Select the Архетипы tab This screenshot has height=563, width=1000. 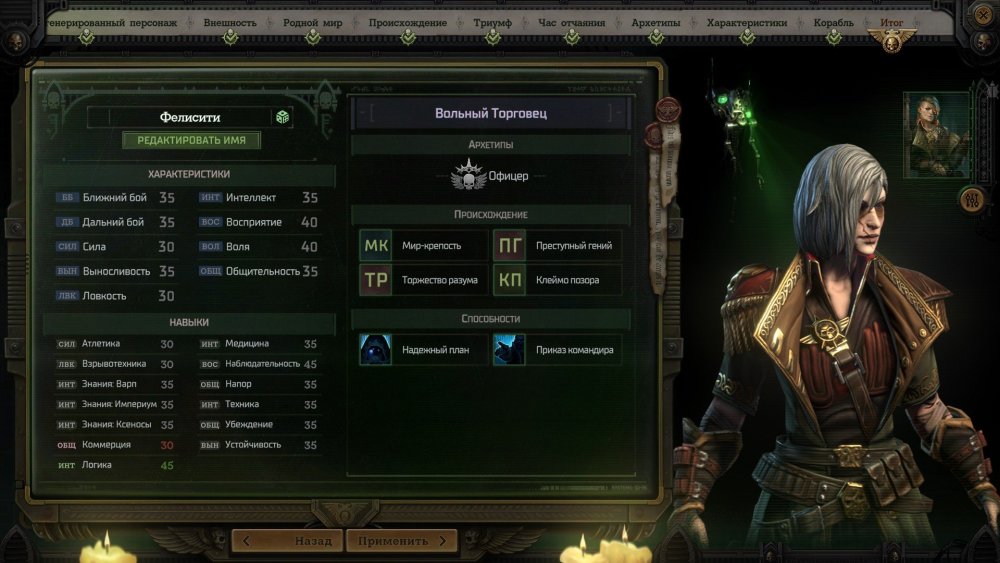655,22
